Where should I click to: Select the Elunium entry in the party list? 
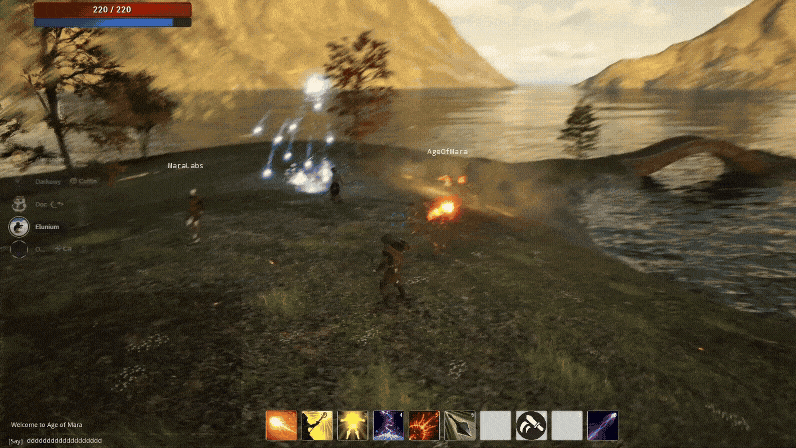click(47, 227)
